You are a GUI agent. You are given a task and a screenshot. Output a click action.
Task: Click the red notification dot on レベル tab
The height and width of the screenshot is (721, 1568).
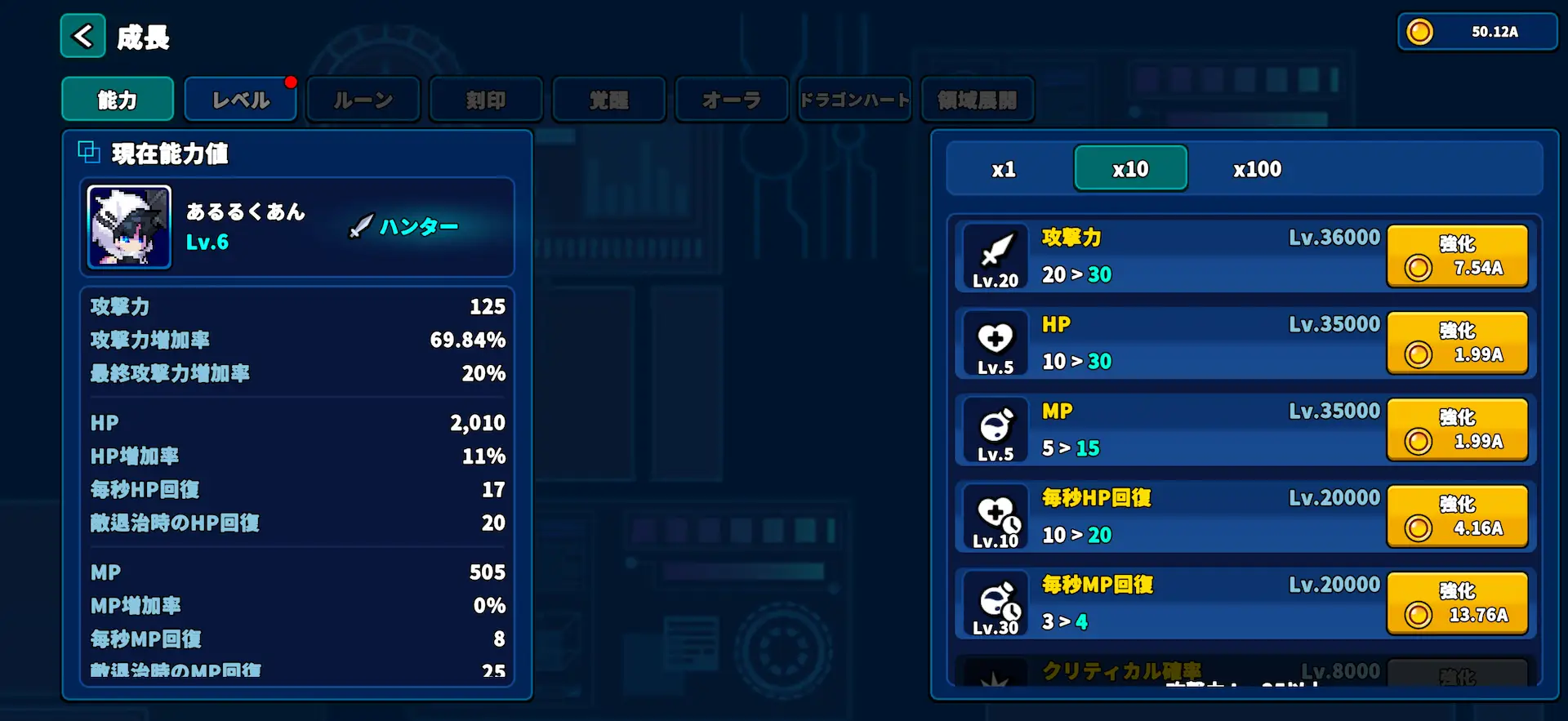tap(292, 81)
